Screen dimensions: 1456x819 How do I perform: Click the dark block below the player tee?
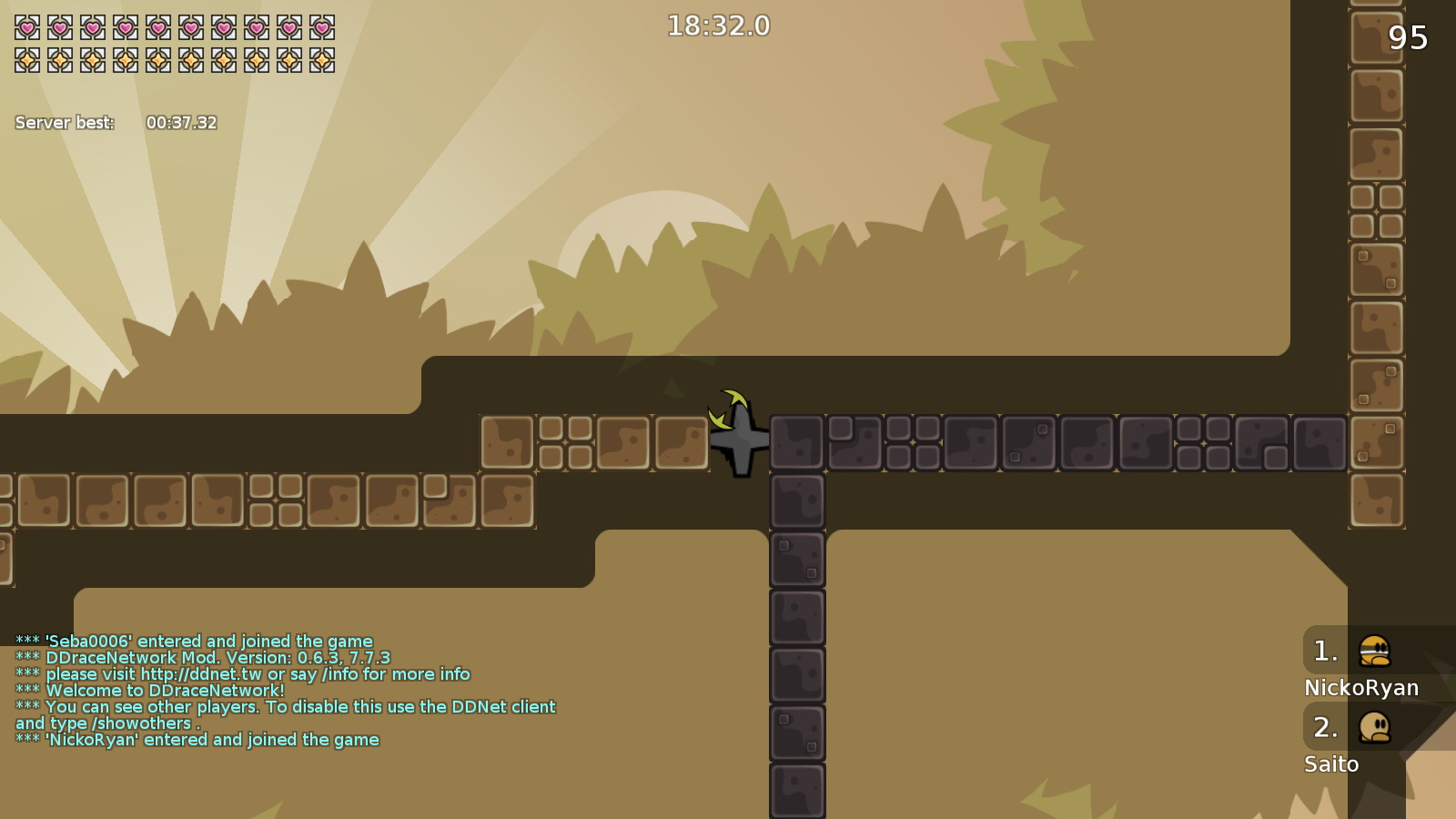[797, 500]
